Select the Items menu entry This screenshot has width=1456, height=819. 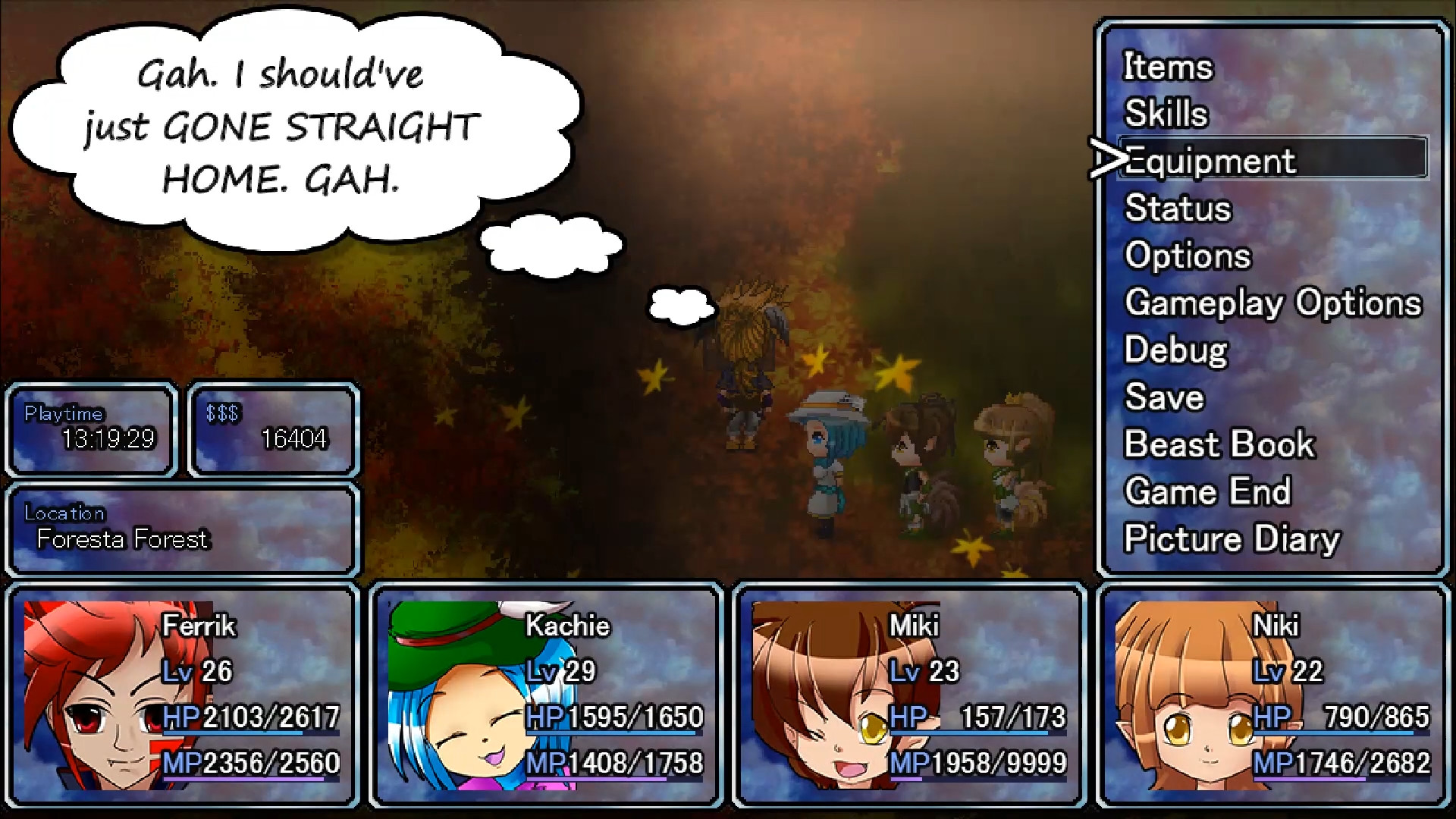coord(1167,67)
